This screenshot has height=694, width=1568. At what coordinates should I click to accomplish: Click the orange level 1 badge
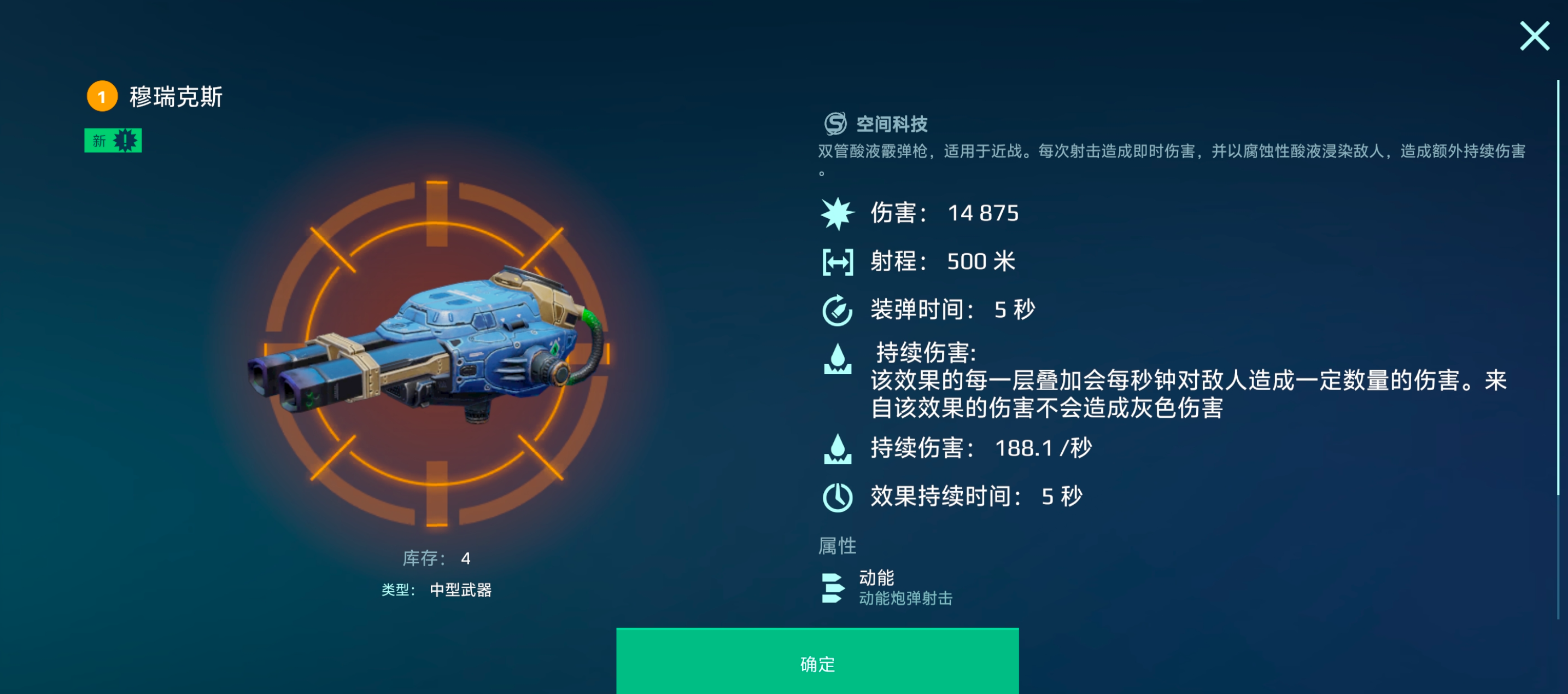[101, 97]
